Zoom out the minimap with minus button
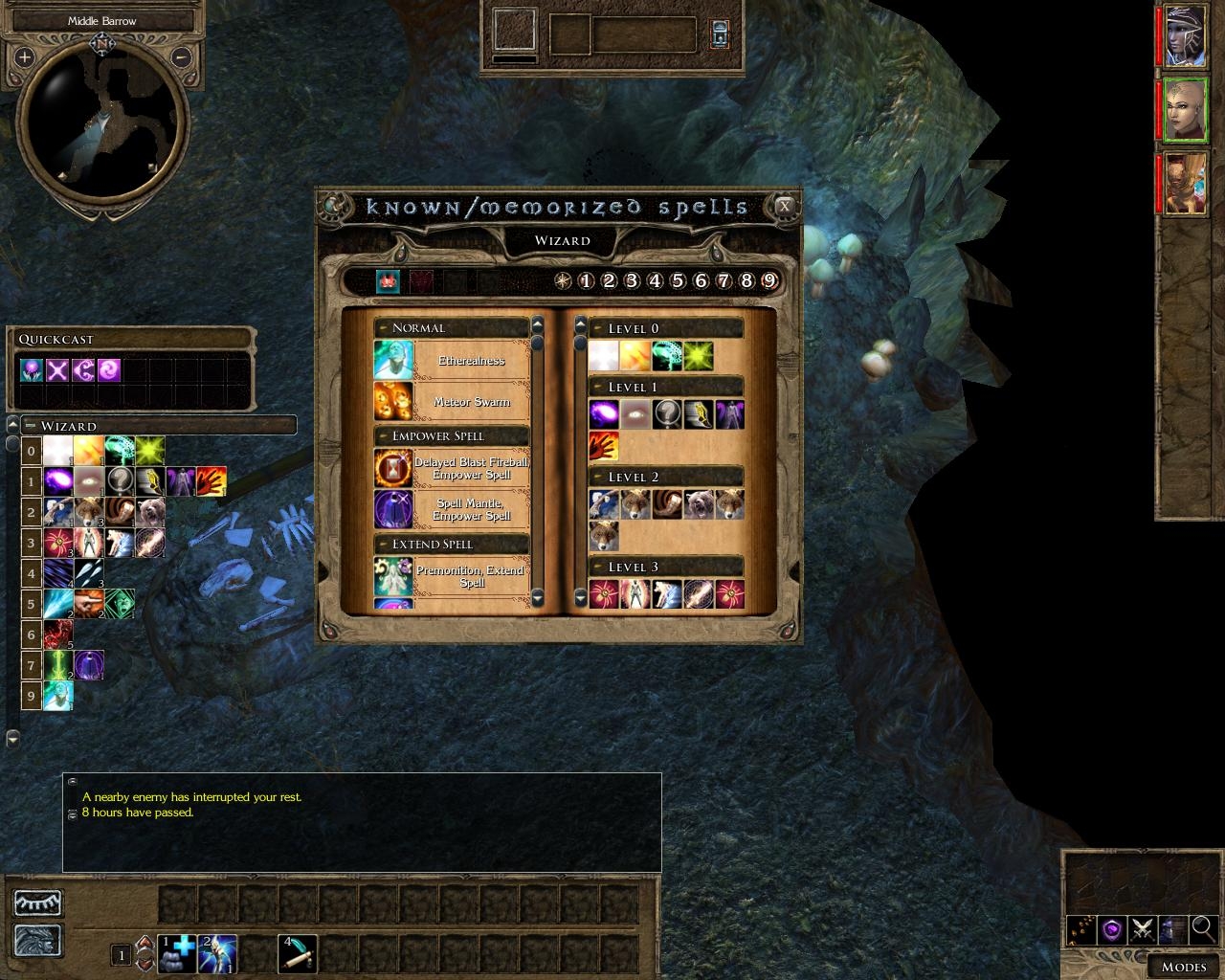 click(x=182, y=57)
